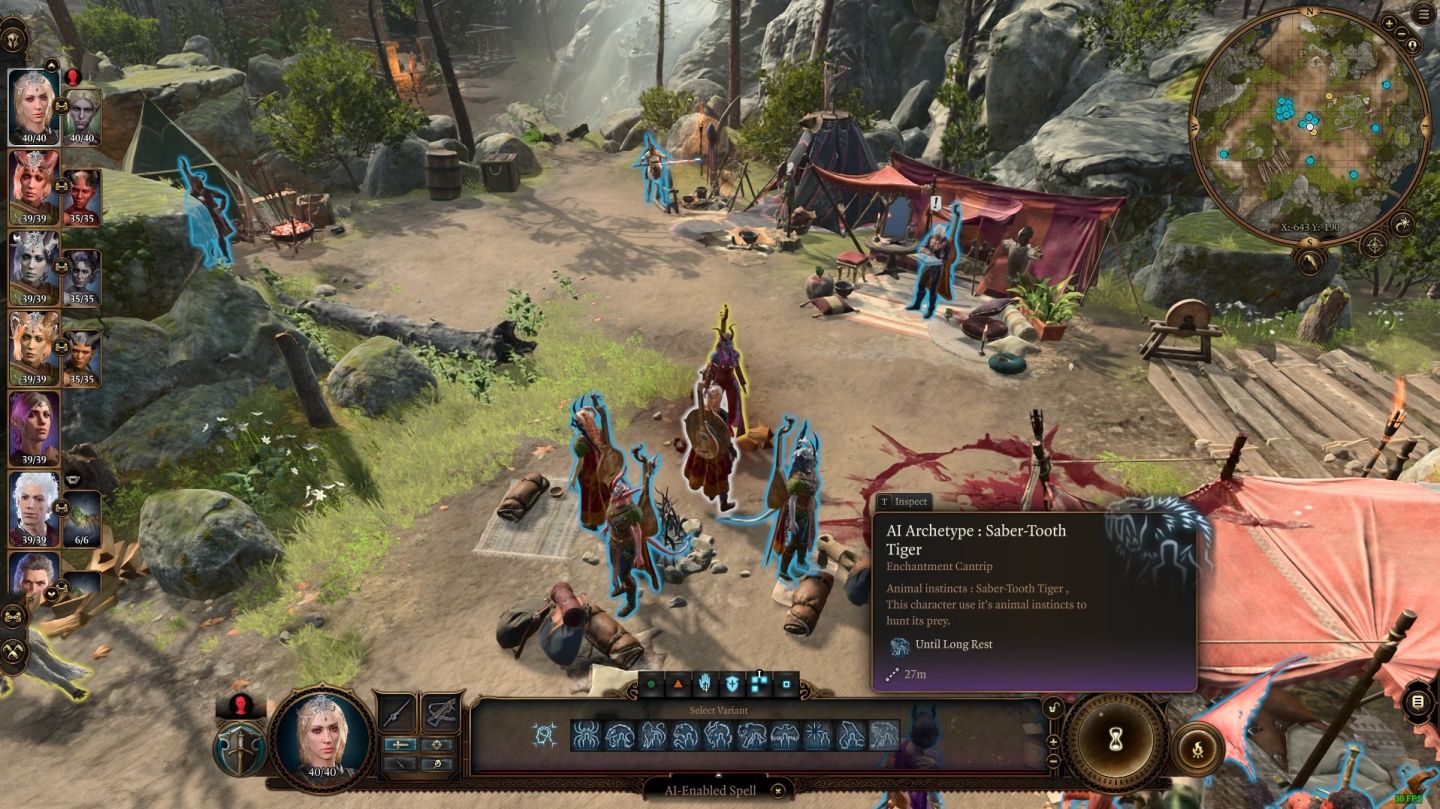This screenshot has height=809, width=1440.
Task: Select the purple-haired companion portrait
Action: (33, 428)
